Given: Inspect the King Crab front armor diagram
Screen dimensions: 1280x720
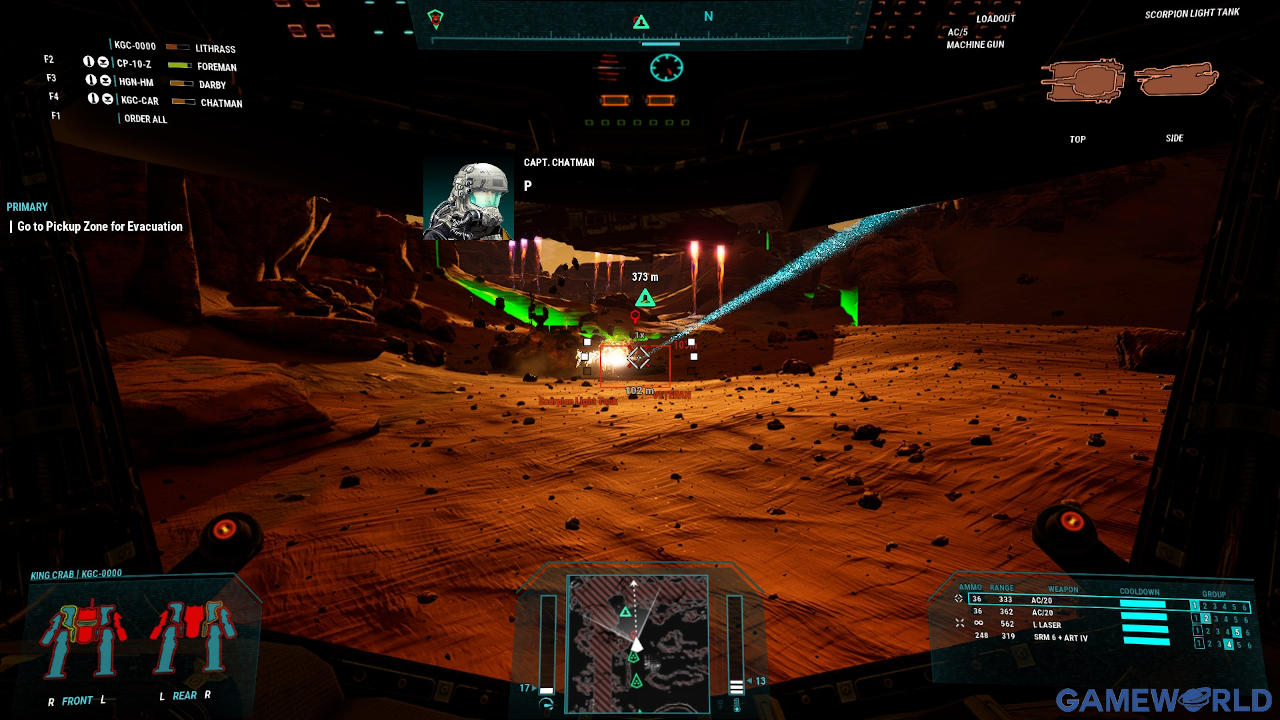Looking at the screenshot, I should (x=84, y=640).
